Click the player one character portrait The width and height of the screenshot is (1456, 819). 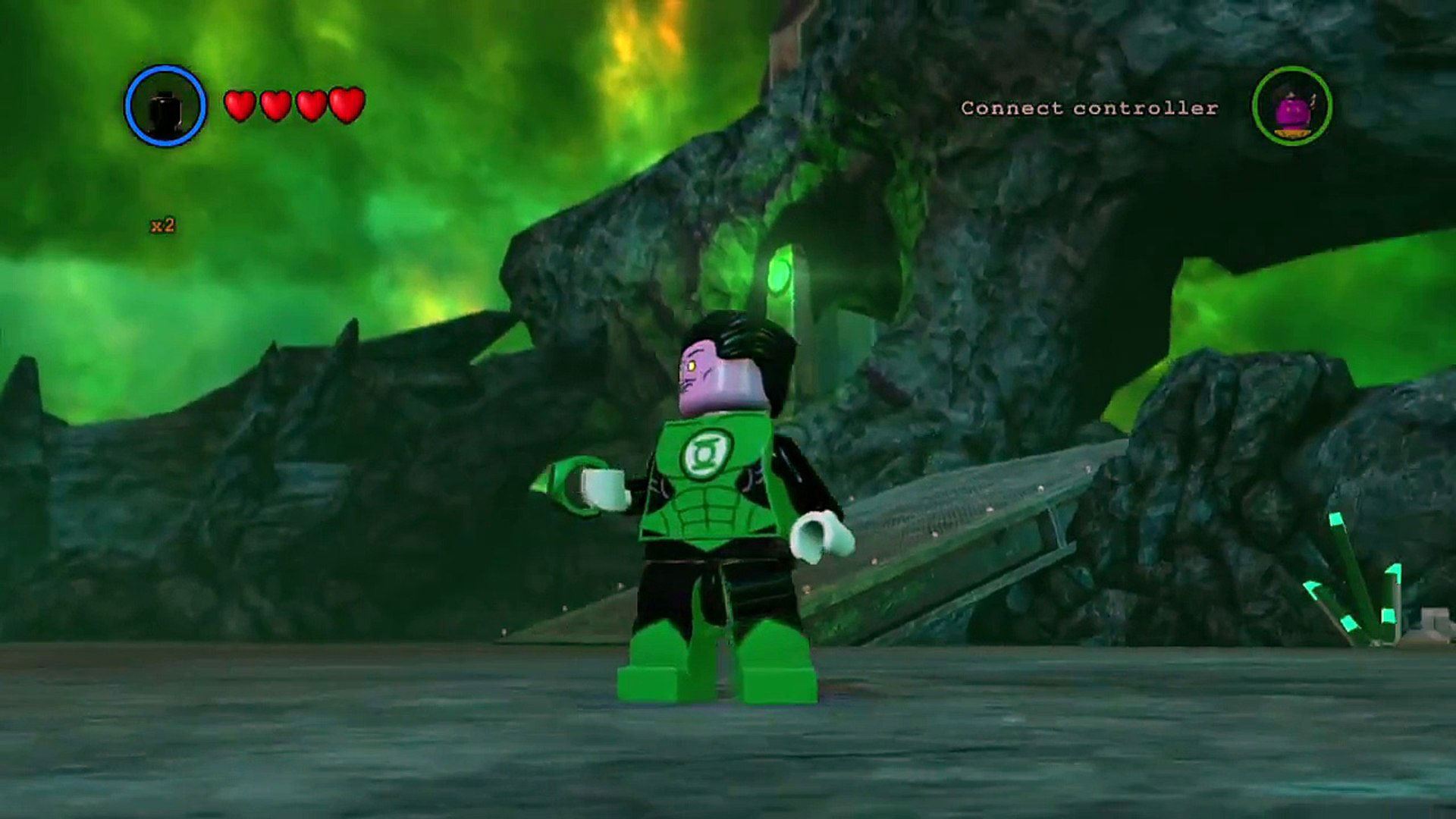point(165,106)
